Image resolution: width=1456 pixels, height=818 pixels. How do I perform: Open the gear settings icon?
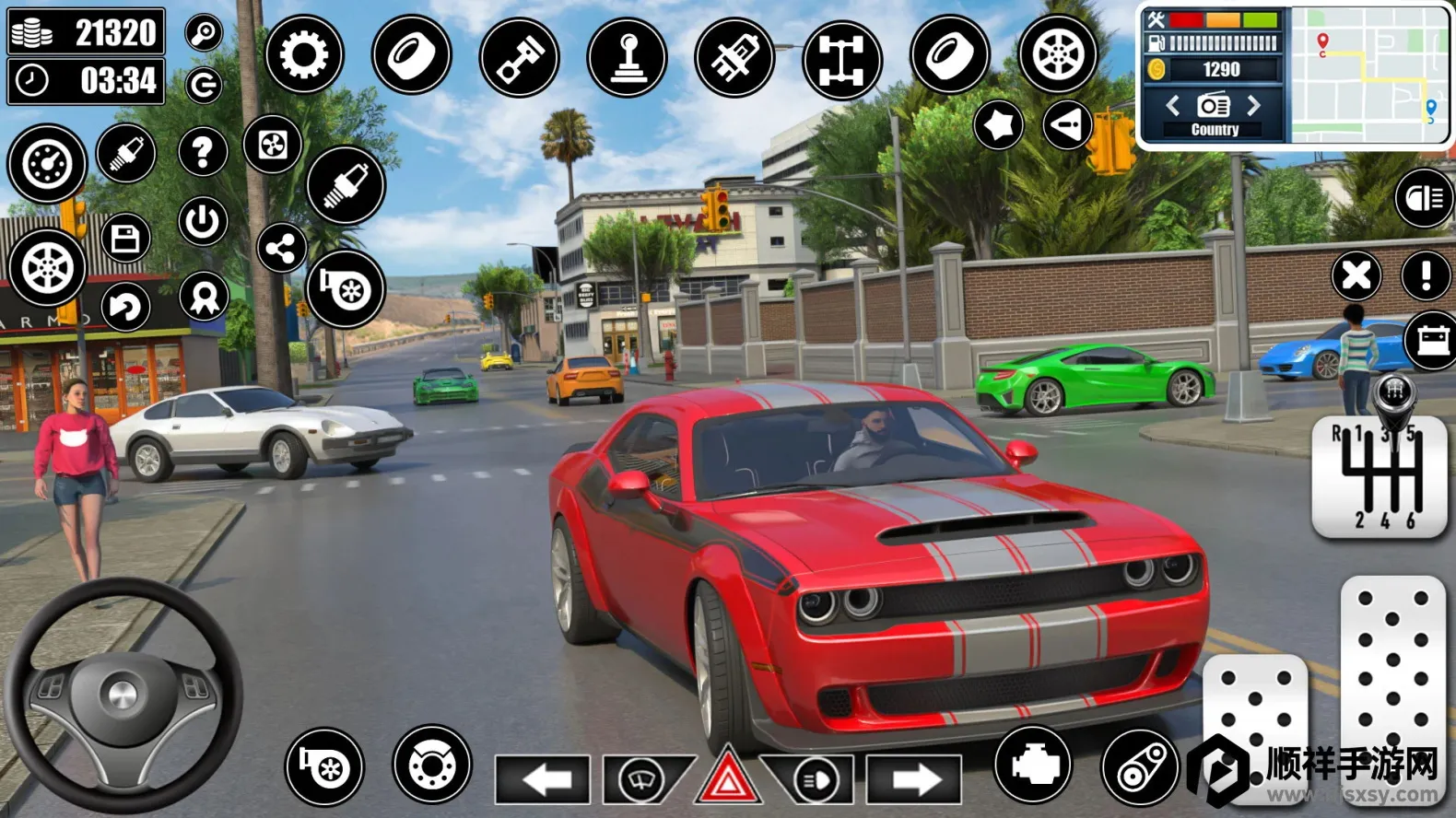(x=304, y=55)
